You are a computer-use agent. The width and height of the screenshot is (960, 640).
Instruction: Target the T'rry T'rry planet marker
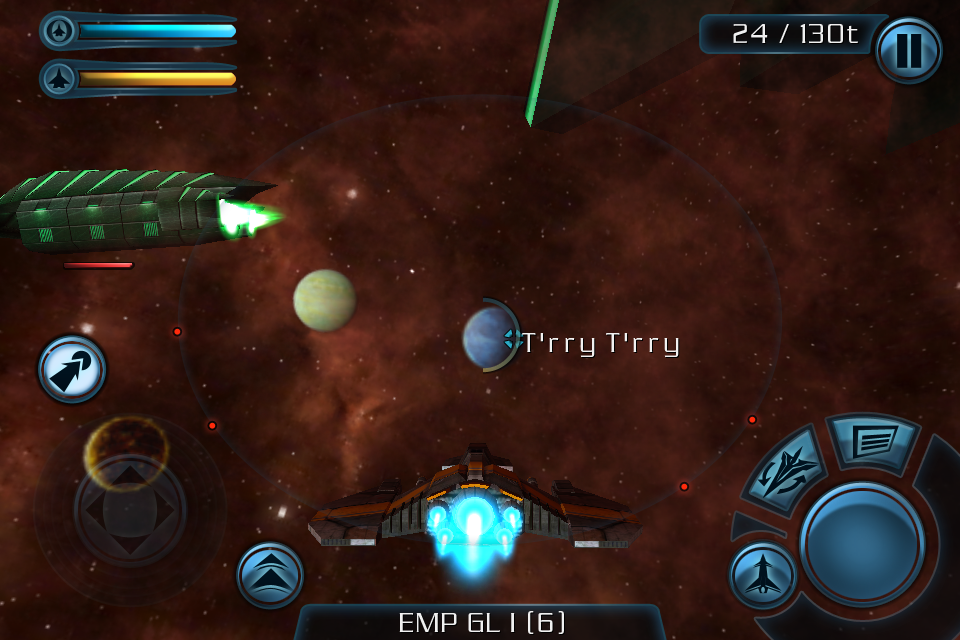click(489, 337)
